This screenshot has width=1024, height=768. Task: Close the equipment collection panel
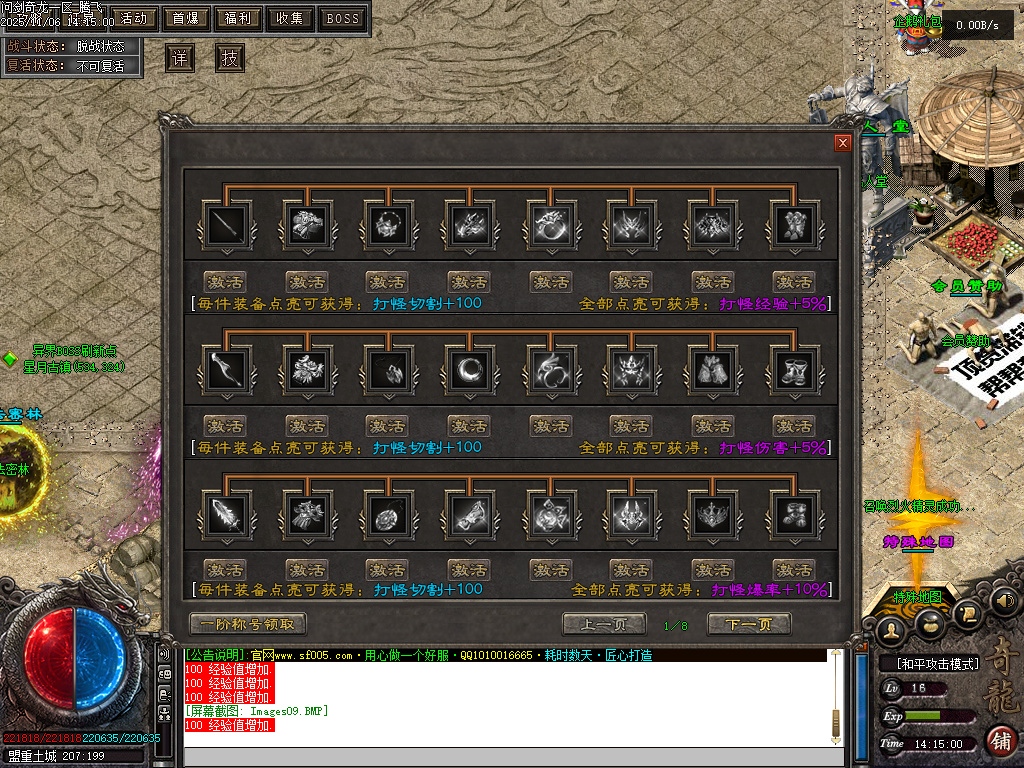pyautogui.click(x=843, y=143)
